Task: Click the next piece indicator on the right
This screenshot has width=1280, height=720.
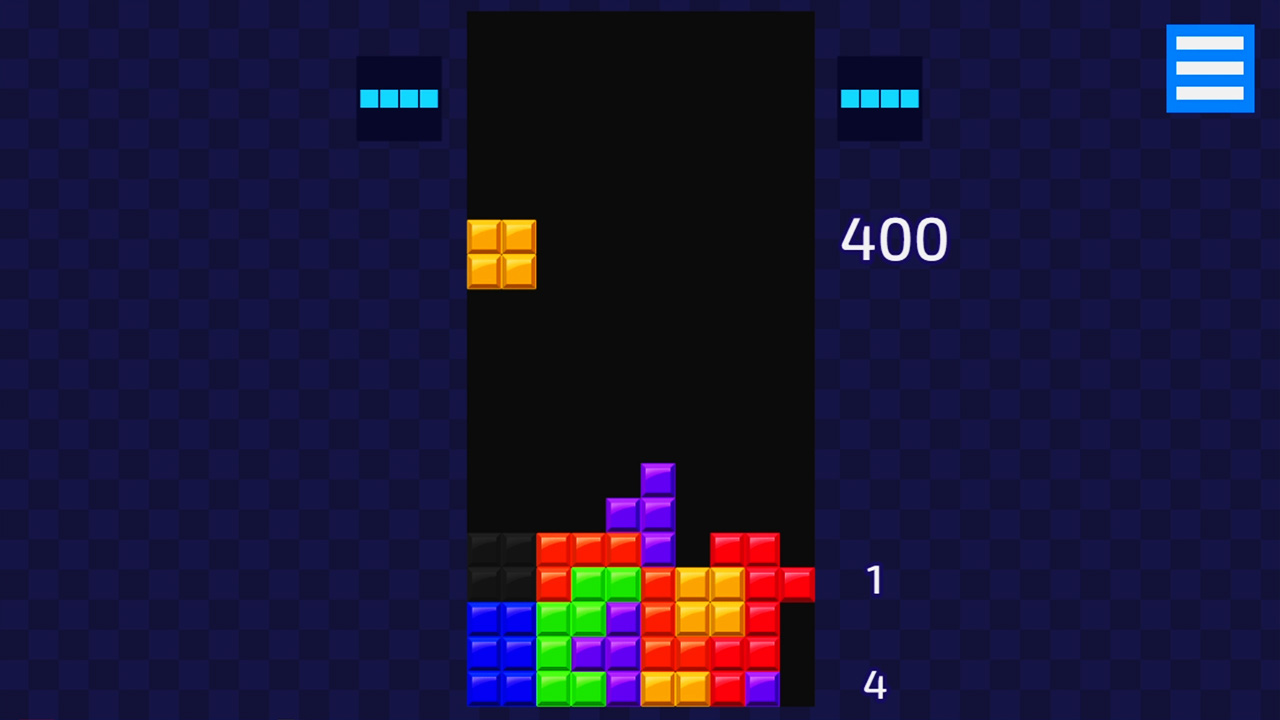Action: (879, 98)
